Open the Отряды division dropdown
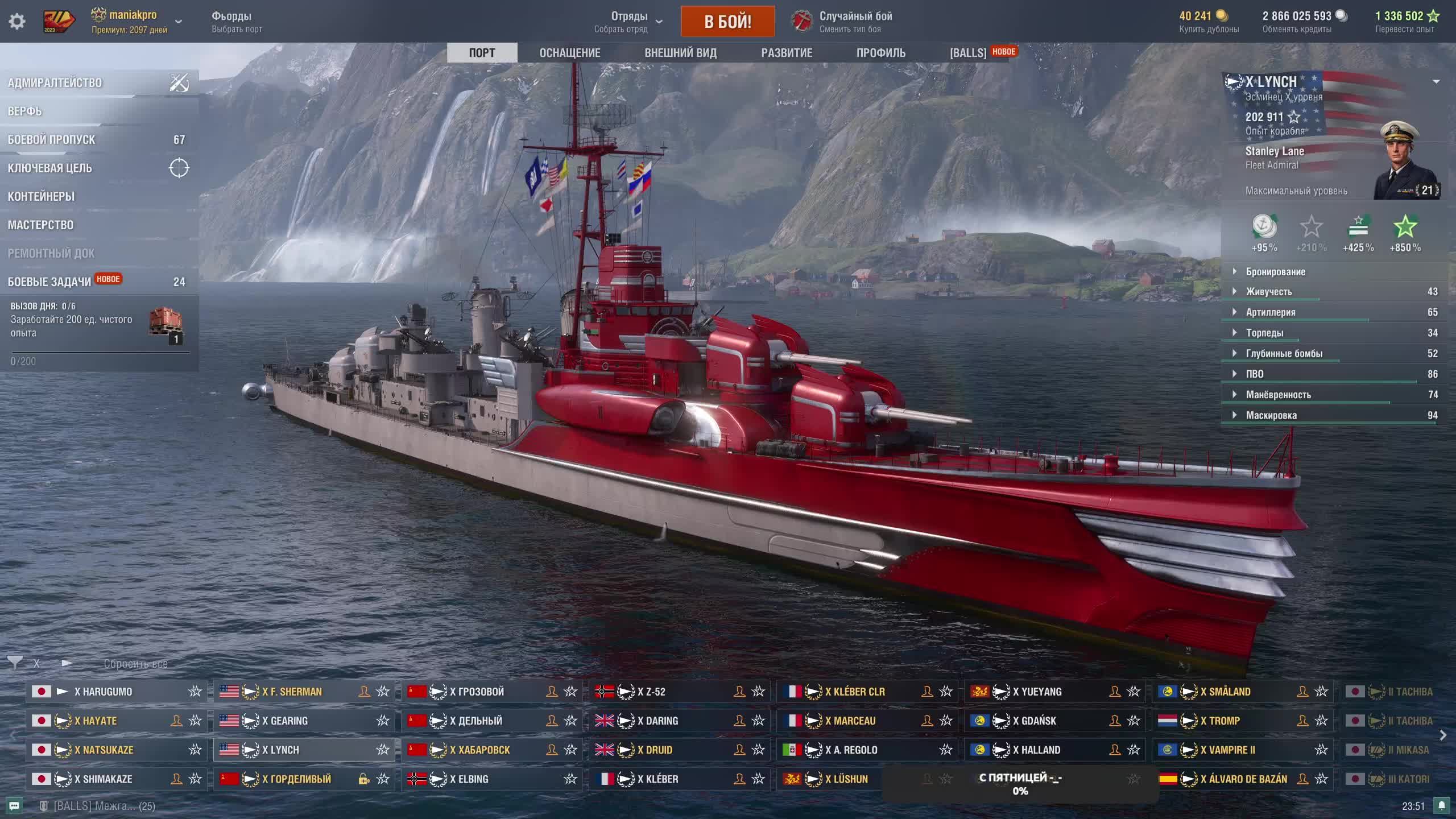The image size is (1456, 819). coord(629,22)
